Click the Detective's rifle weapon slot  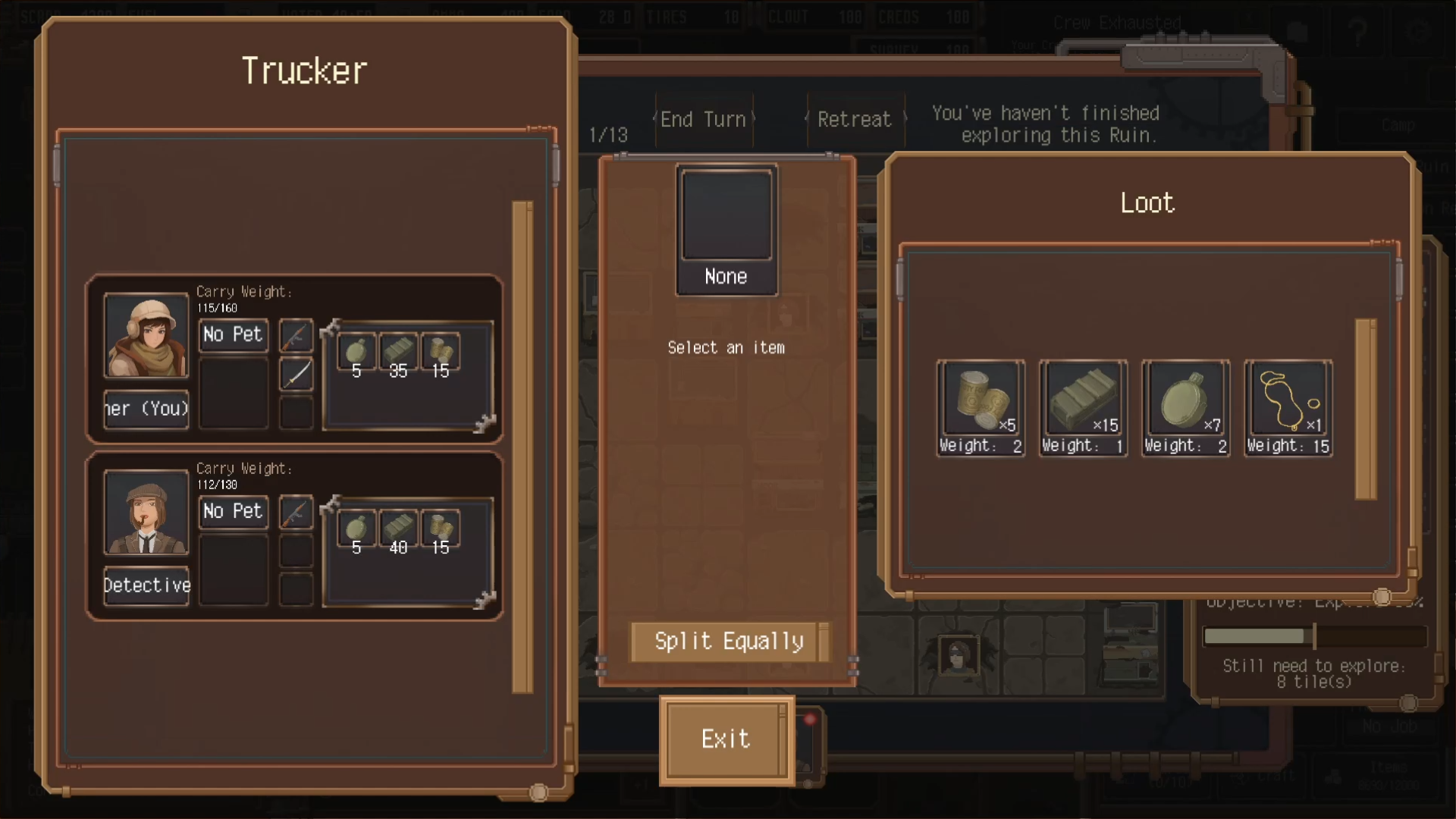tap(296, 512)
